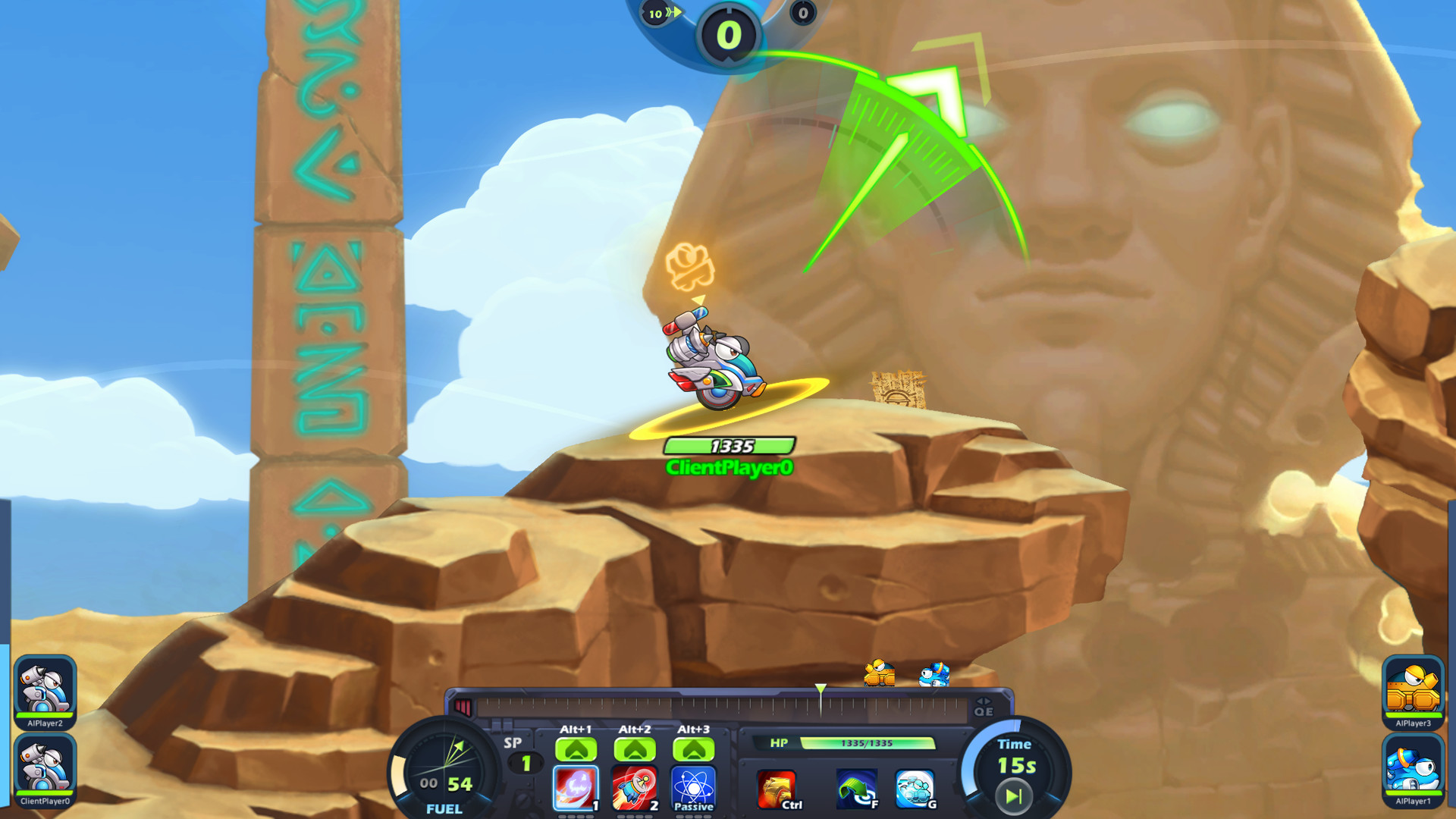Image resolution: width=1456 pixels, height=819 pixels.
Task: Select the ghost skill icon bound to key 1
Action: (576, 786)
